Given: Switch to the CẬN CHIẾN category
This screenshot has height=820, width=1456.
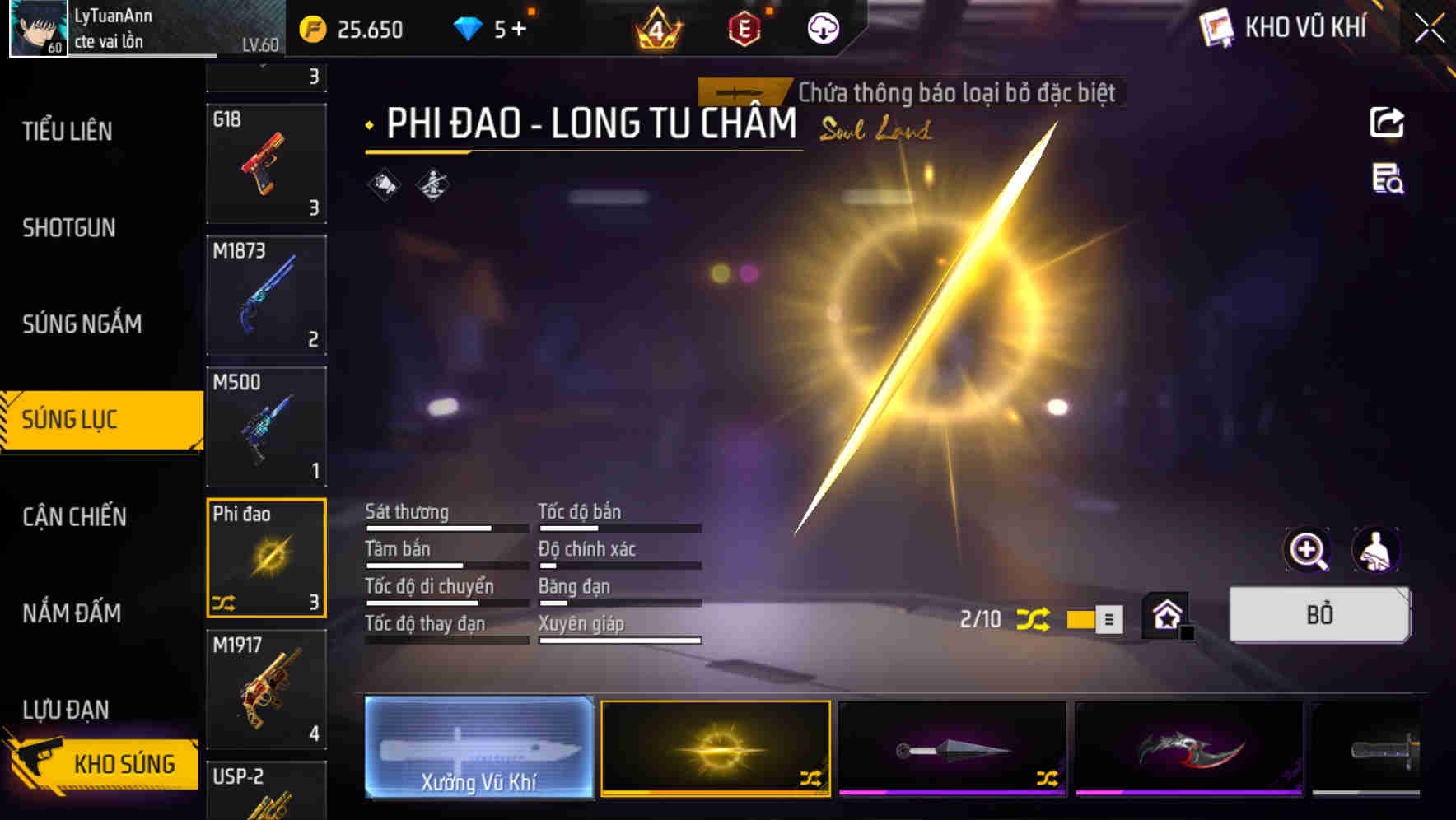Looking at the screenshot, I should pos(72,517).
